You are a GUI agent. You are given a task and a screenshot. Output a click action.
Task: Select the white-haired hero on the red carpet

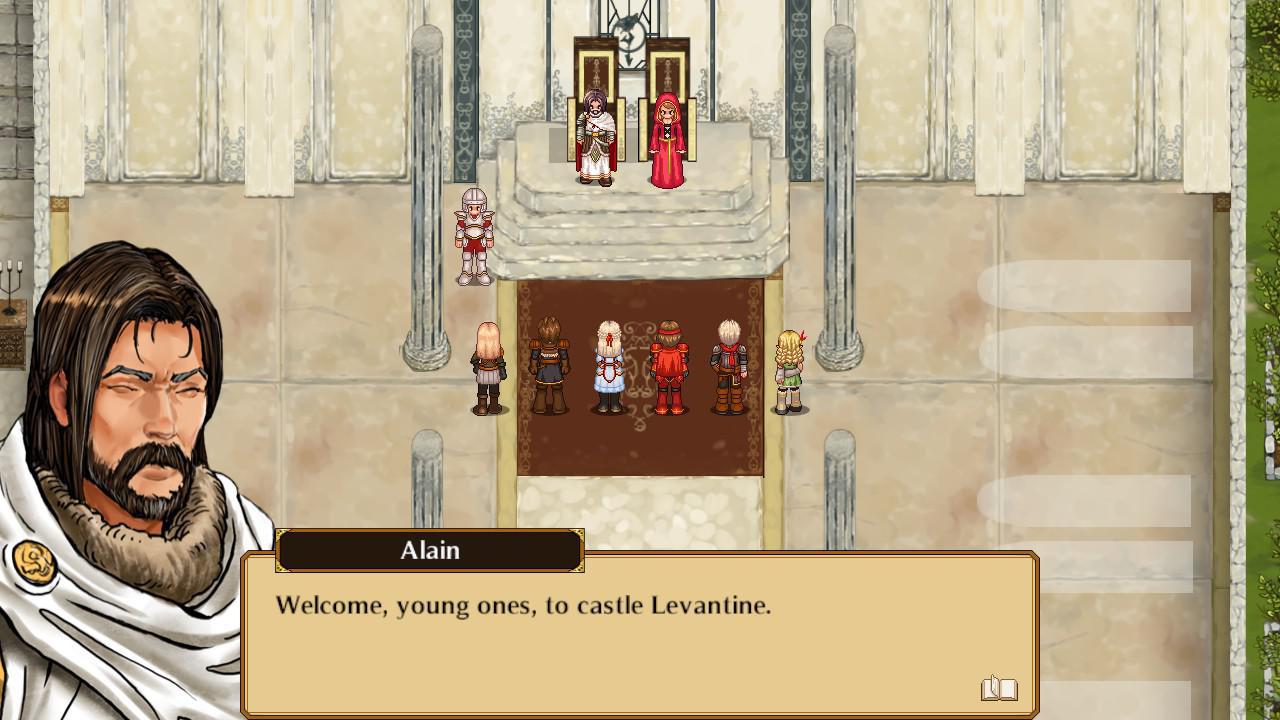pos(610,370)
